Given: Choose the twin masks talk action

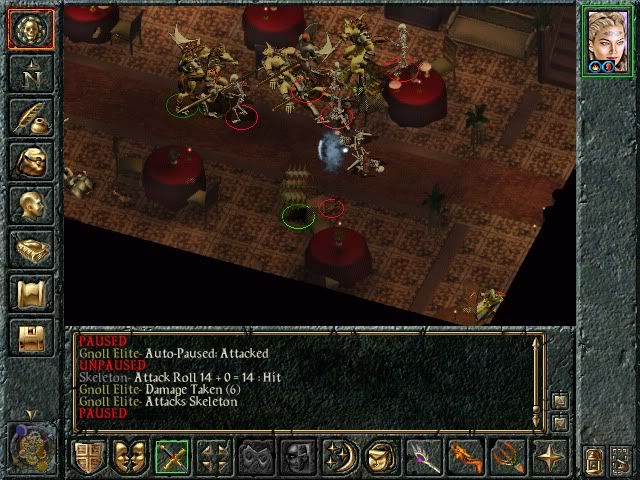Looking at the screenshot, I should pos(130,457).
